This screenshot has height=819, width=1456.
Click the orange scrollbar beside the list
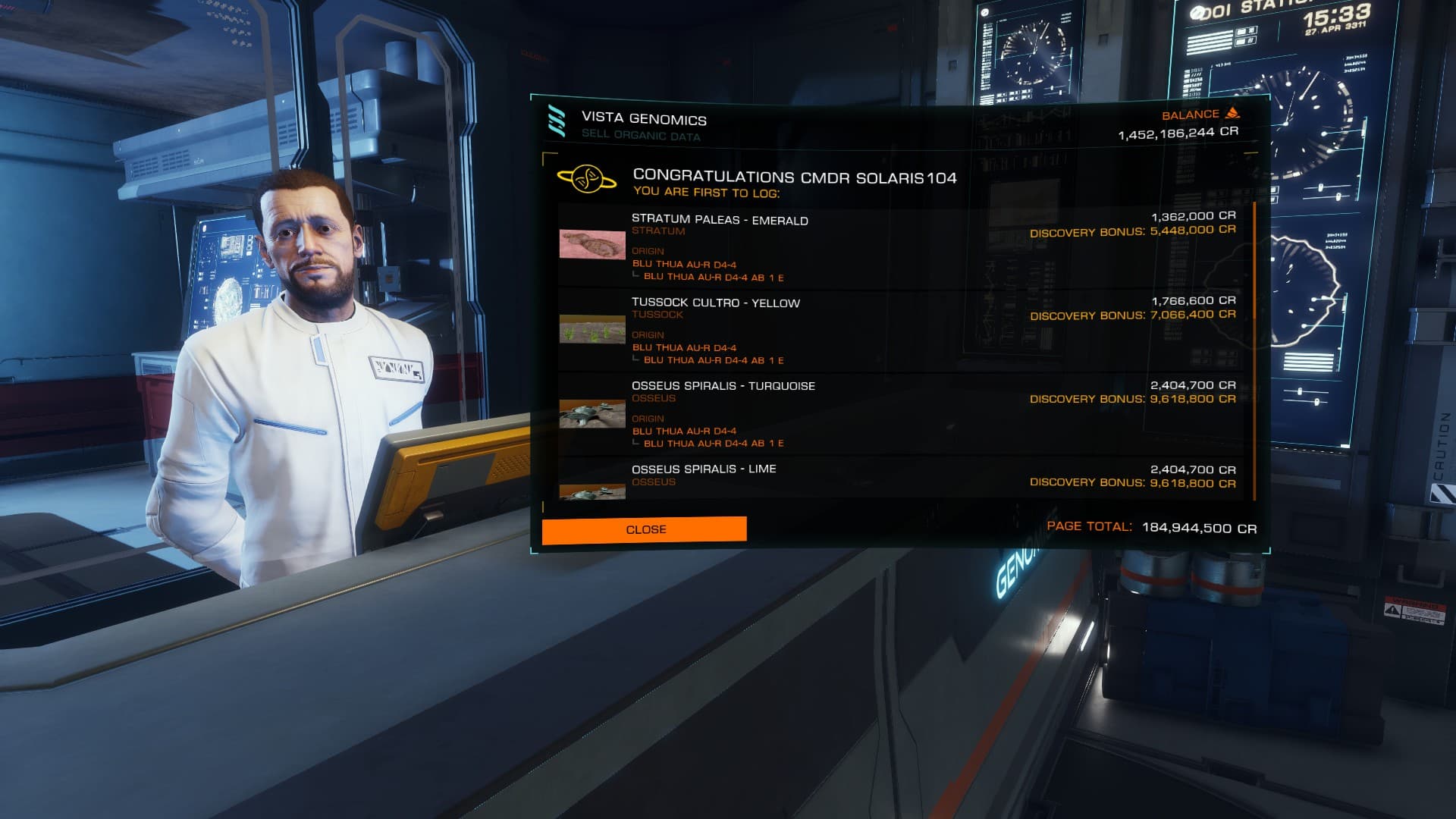tap(1255, 350)
